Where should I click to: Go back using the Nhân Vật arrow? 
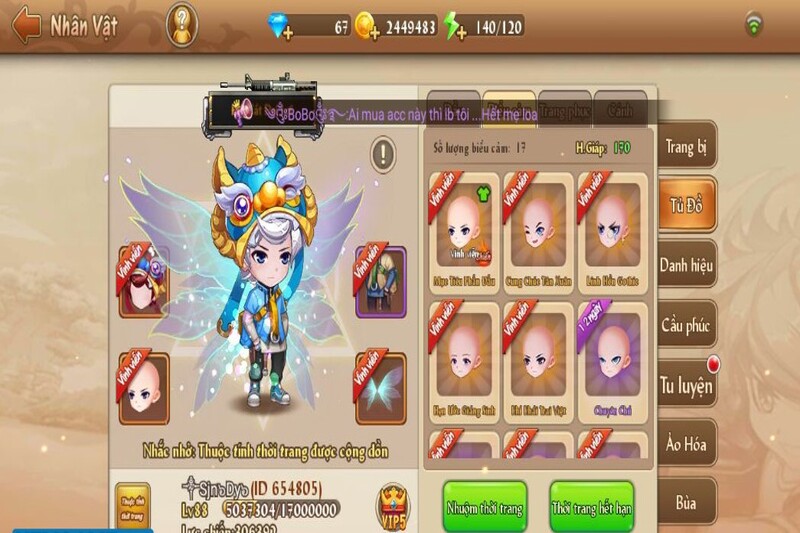[x=26, y=25]
